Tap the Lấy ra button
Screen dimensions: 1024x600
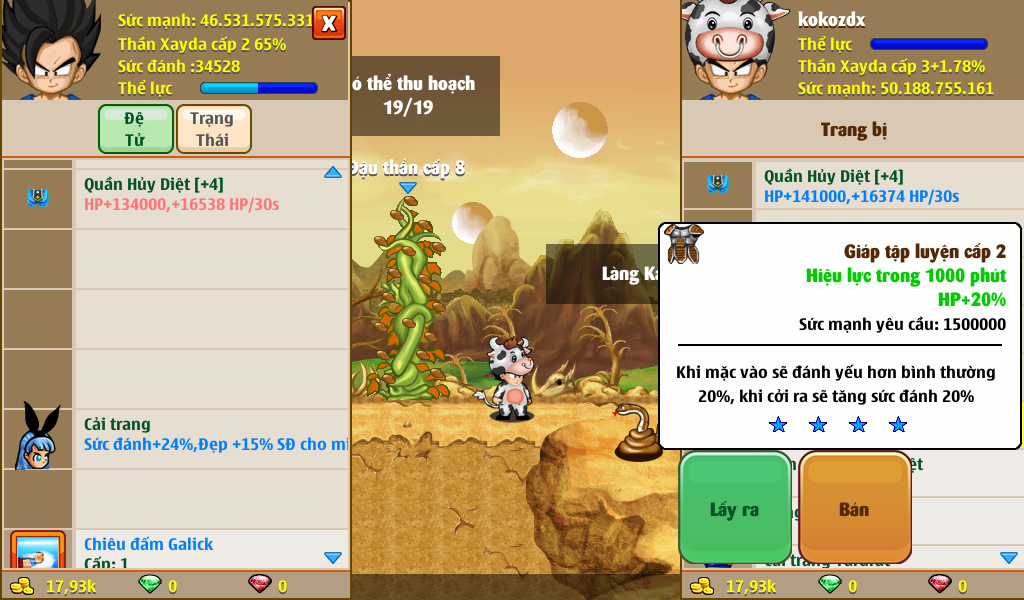click(x=735, y=509)
